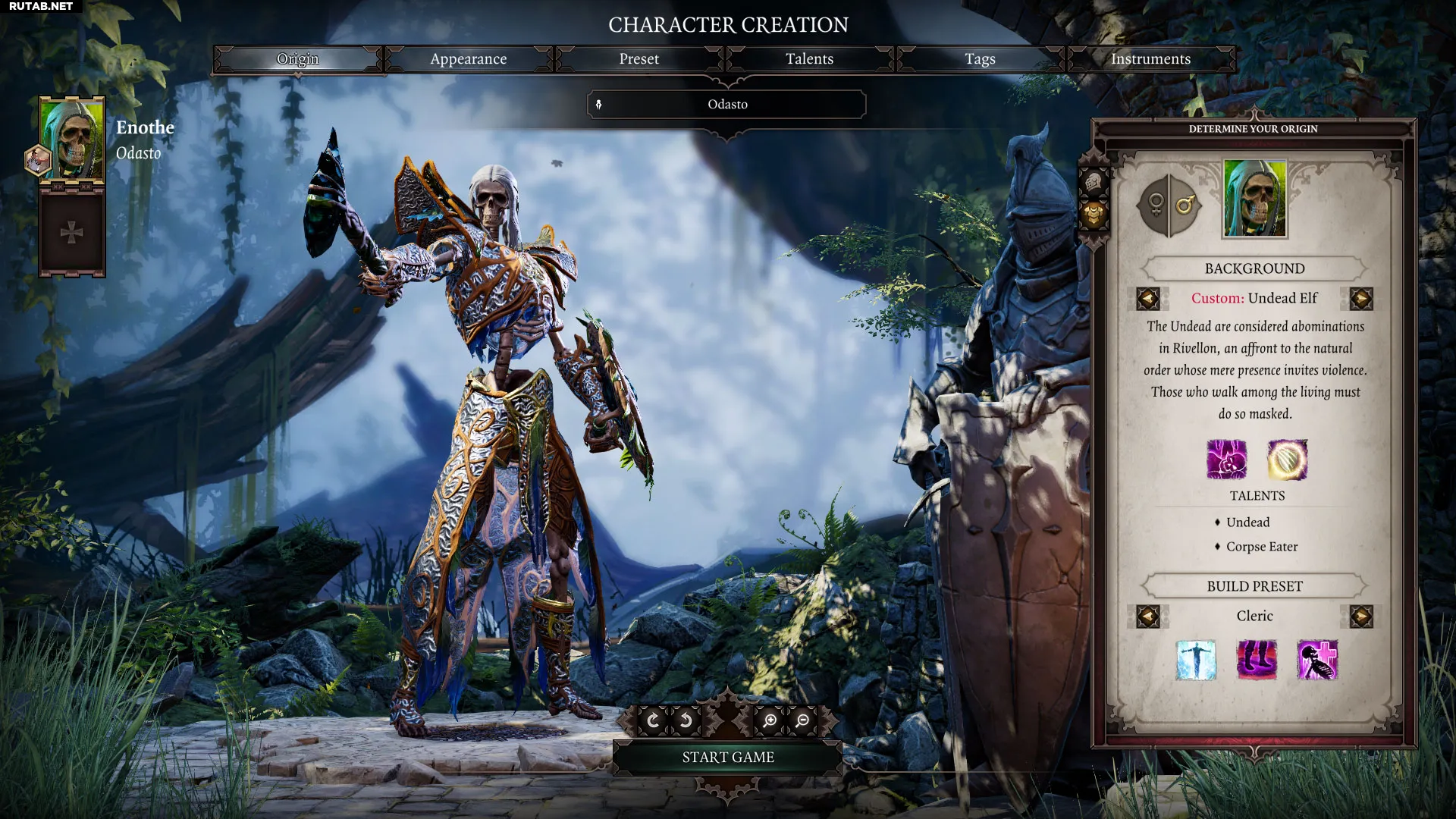Screen dimensions: 1456x819
Task: Switch to the Appearance tab
Action: point(468,59)
